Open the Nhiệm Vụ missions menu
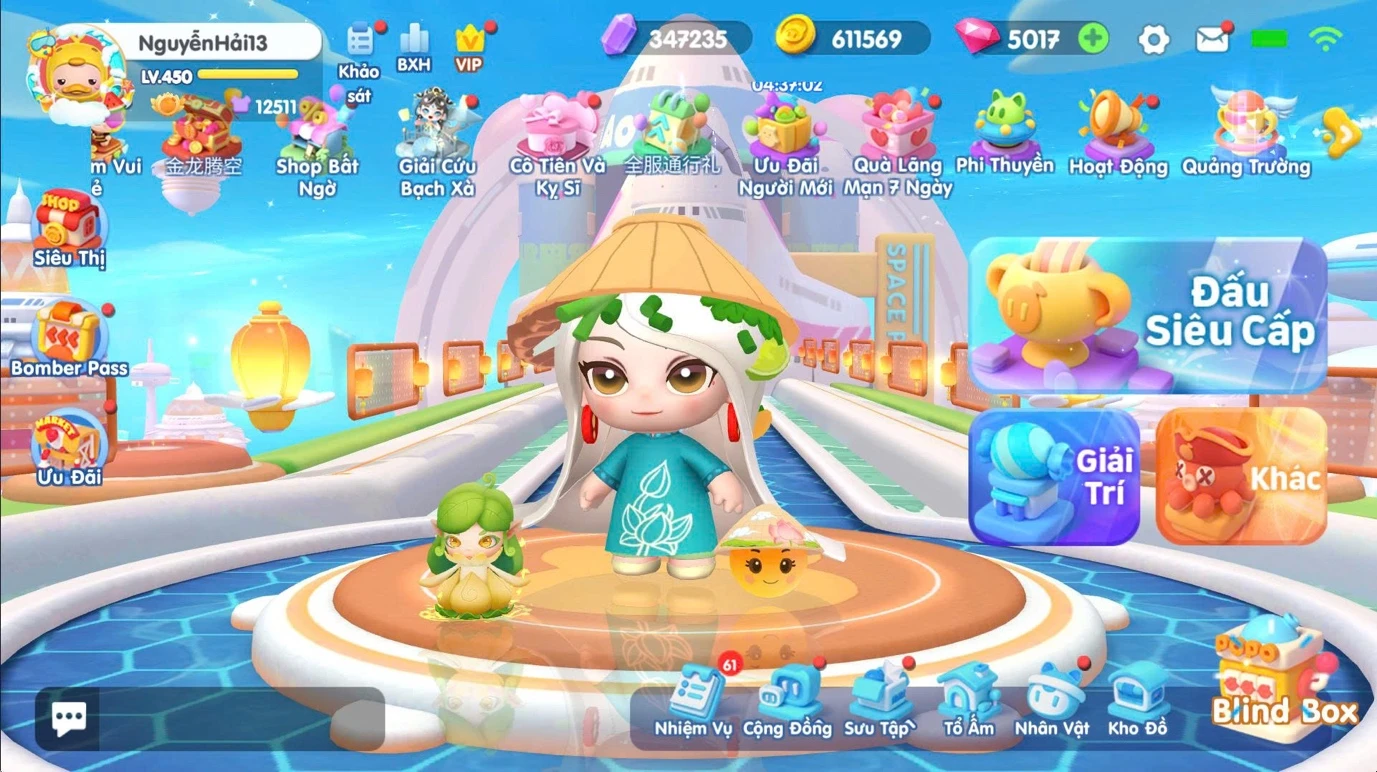Viewport: 1377px width, 772px height. (x=694, y=701)
